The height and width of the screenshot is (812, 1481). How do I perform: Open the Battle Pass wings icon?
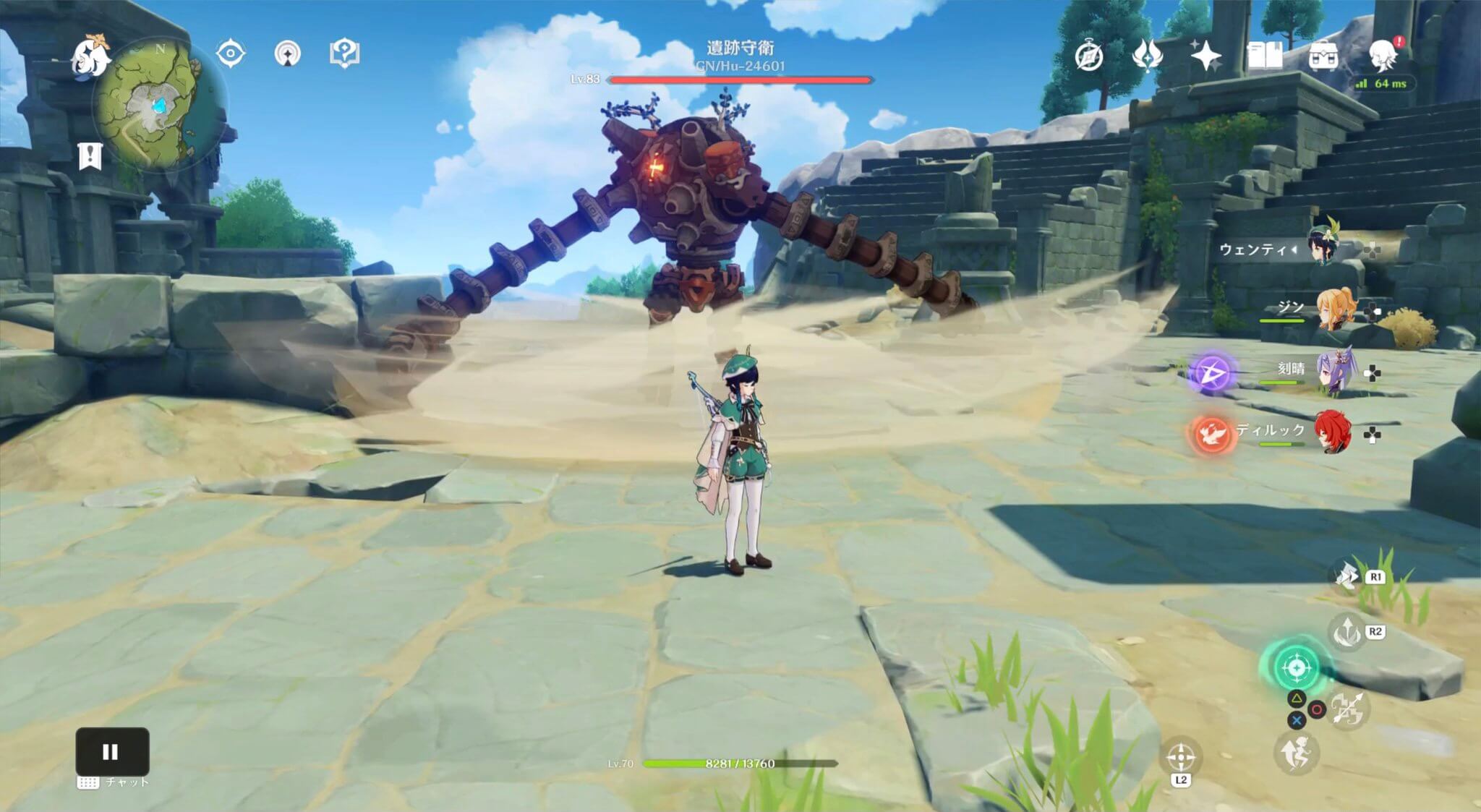coord(1148,53)
